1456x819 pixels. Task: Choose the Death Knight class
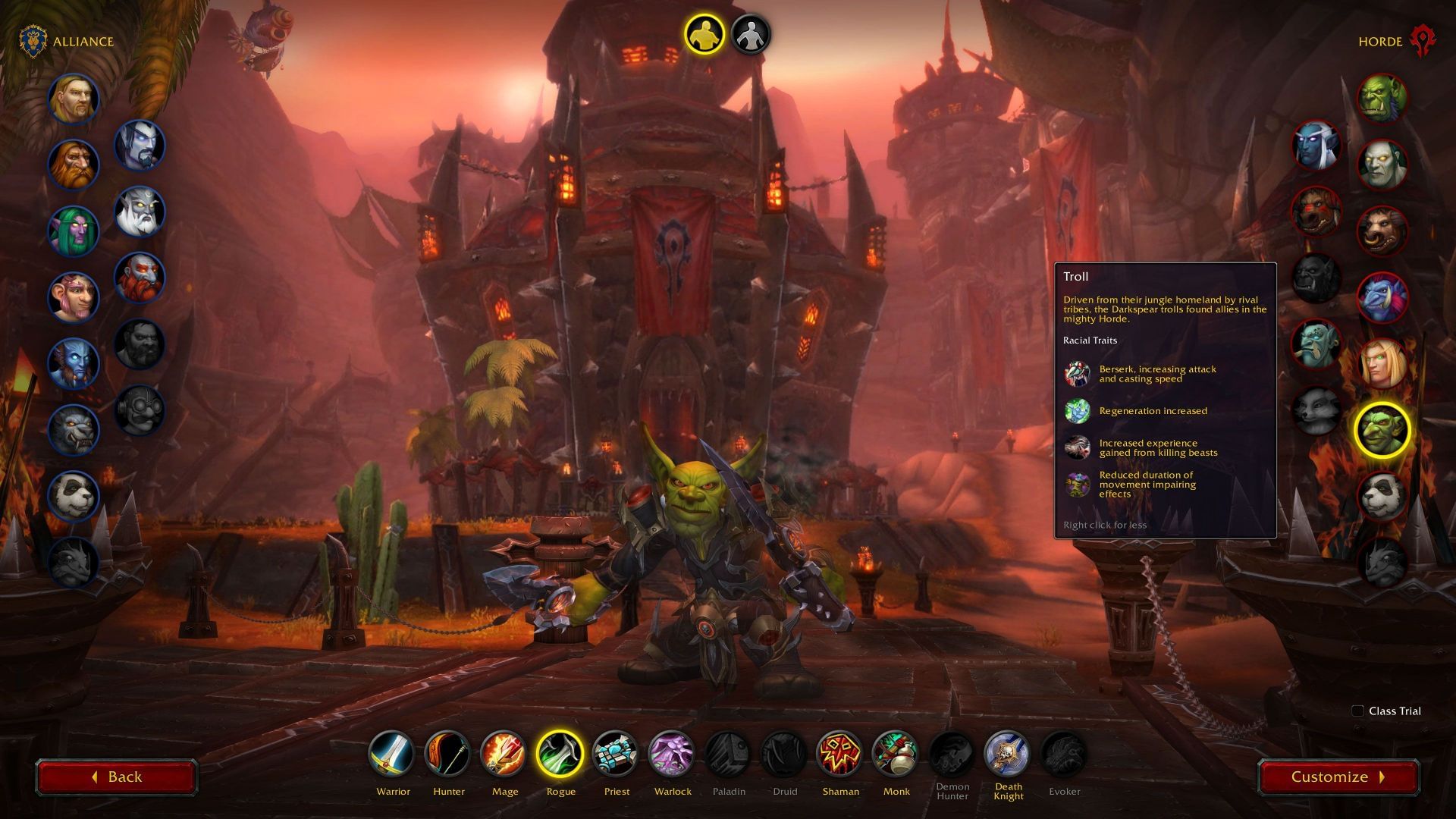click(x=1008, y=755)
